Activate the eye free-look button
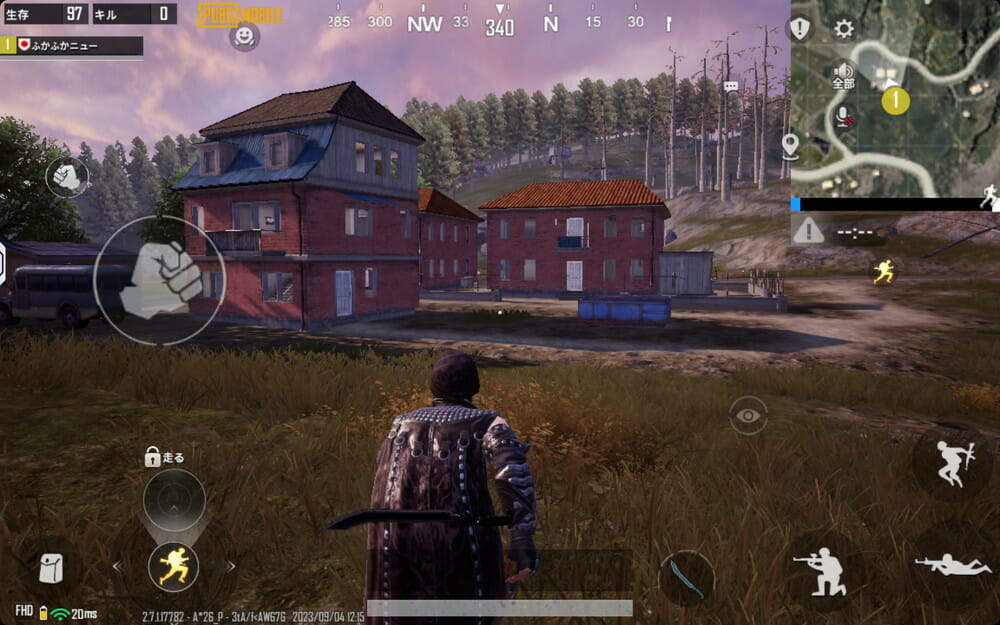1000x625 pixels. tap(748, 415)
